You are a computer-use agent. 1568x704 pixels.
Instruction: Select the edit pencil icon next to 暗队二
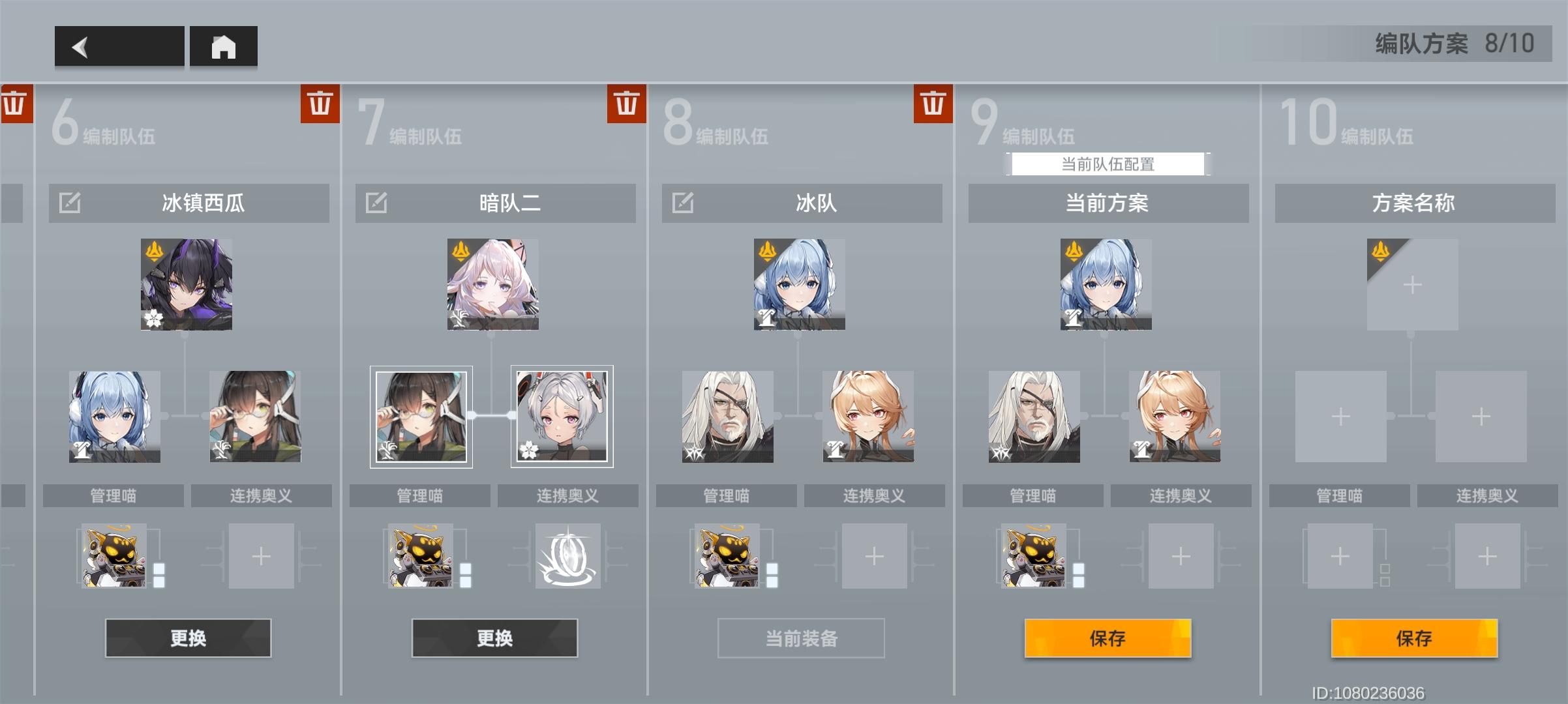pyautogui.click(x=377, y=203)
